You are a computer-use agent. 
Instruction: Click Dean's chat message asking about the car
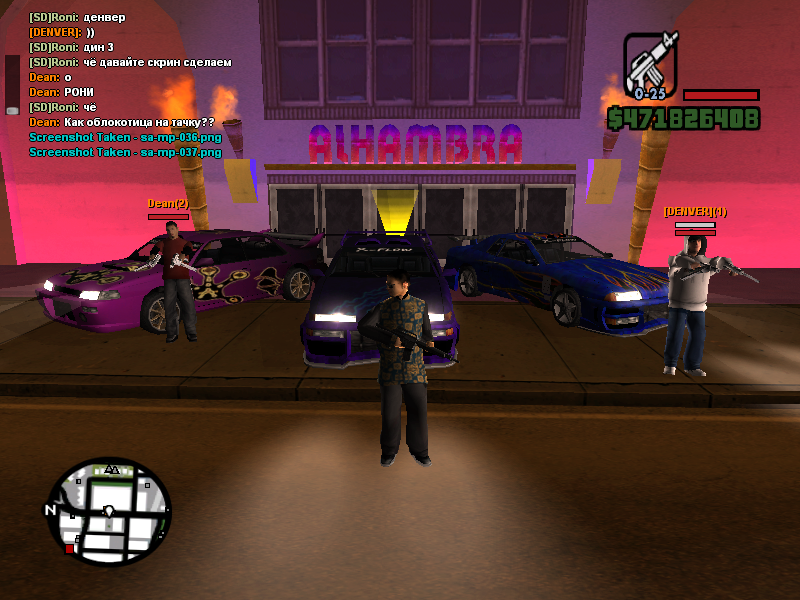pyautogui.click(x=121, y=122)
